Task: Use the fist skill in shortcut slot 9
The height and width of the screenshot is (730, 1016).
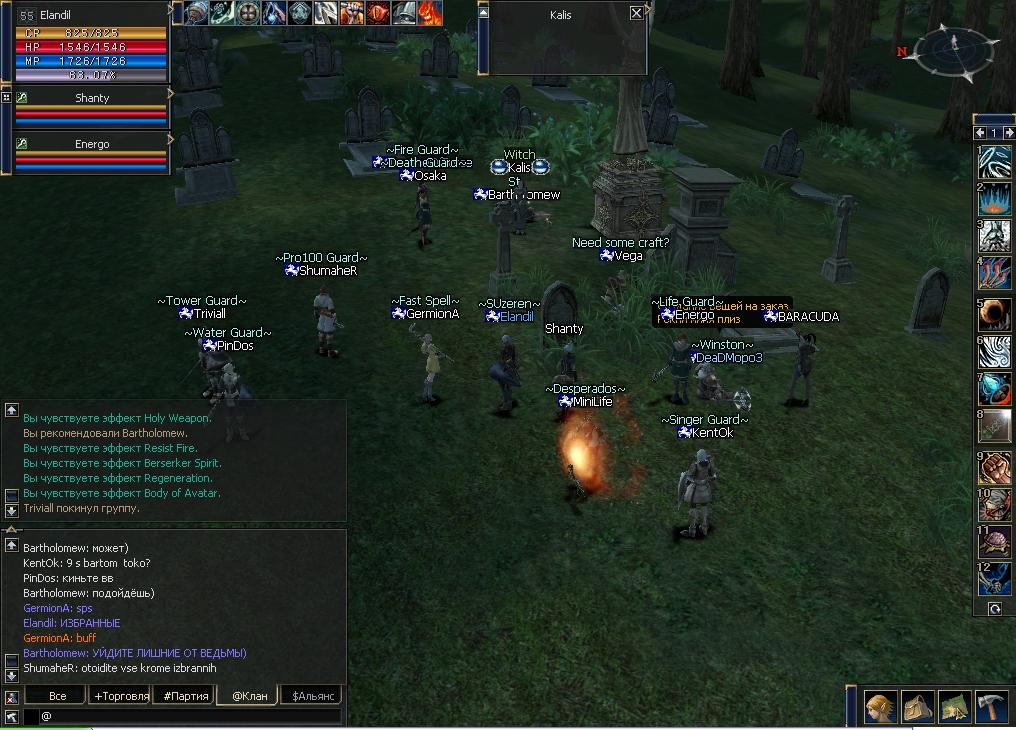Action: point(994,469)
